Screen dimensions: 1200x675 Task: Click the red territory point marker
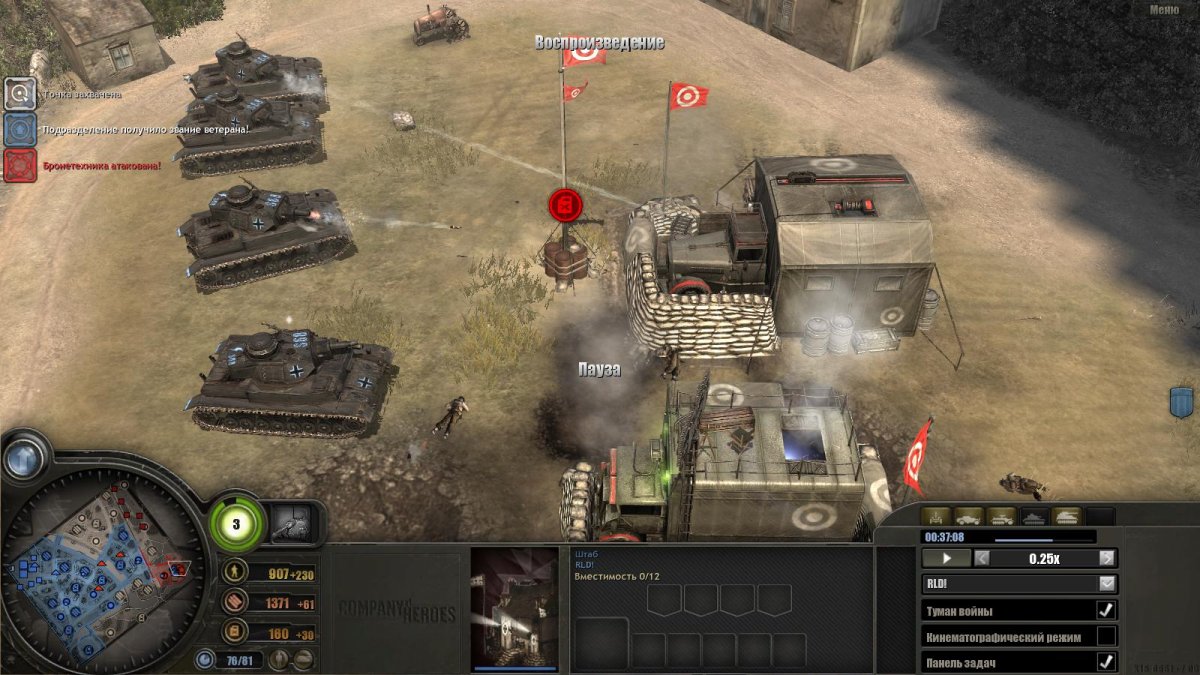(565, 205)
